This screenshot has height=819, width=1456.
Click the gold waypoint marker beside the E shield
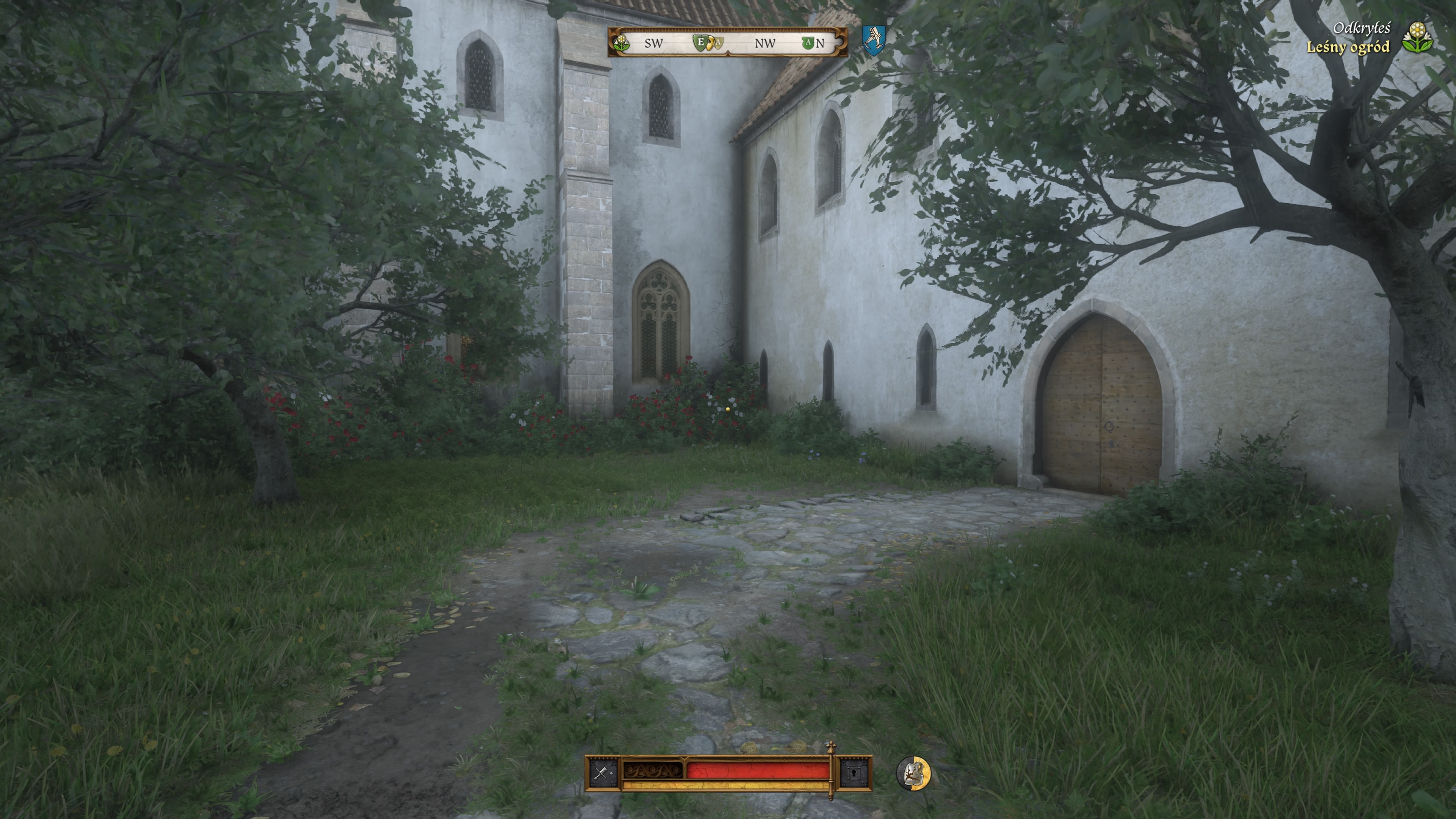coord(711,44)
